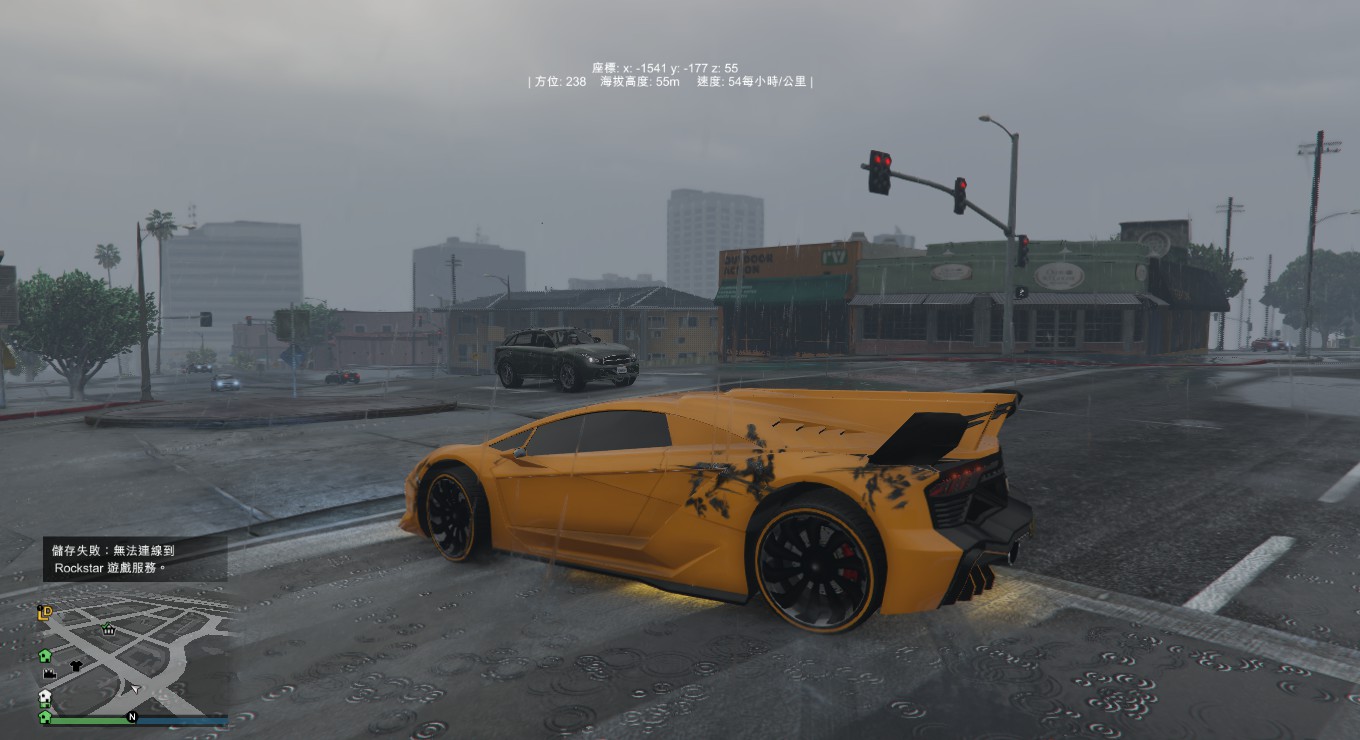The height and width of the screenshot is (740, 1360).
Task: Dismiss the Rockstar save failed notification
Action: tap(134, 558)
